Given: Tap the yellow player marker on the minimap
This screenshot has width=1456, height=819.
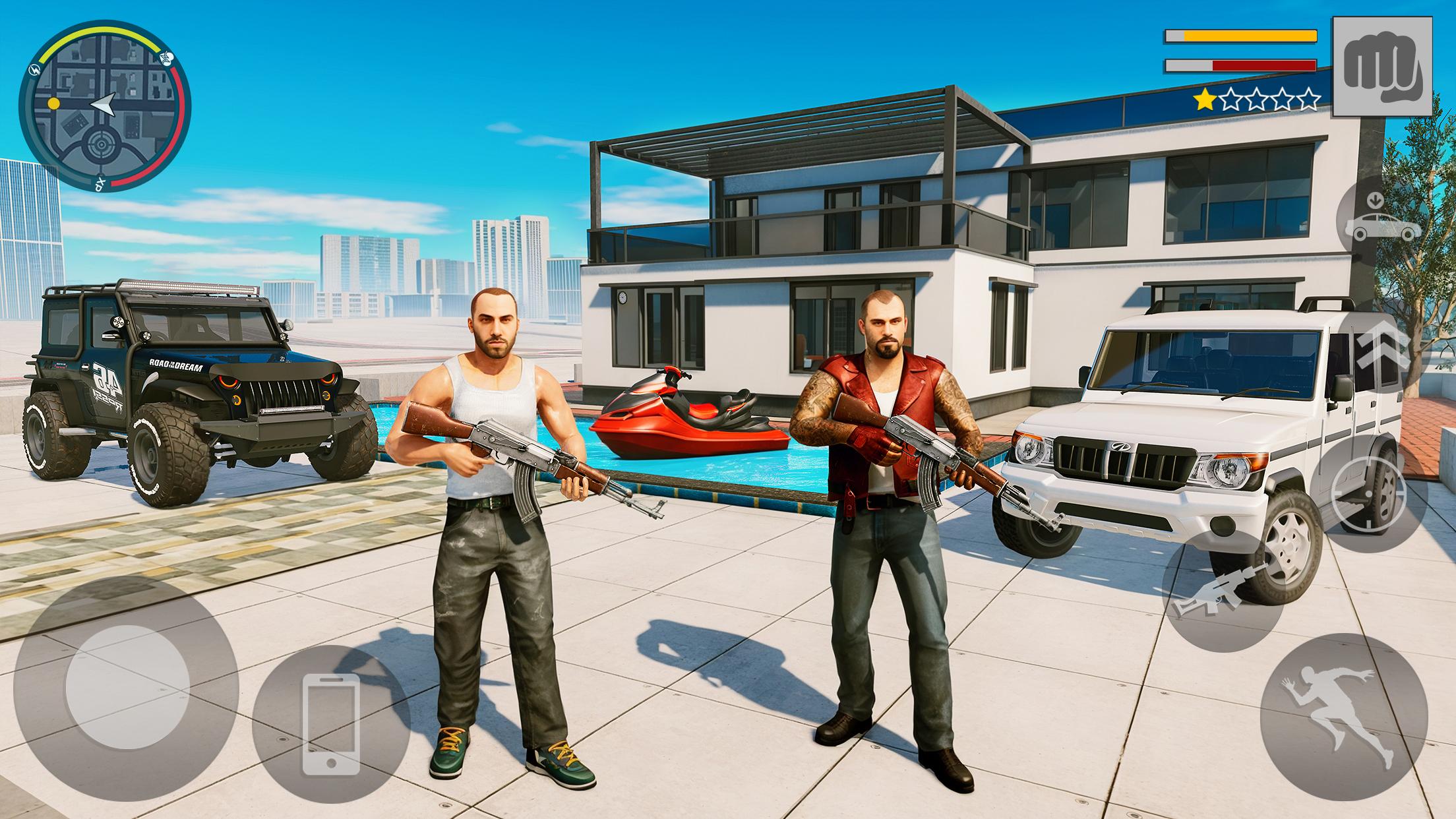Looking at the screenshot, I should point(55,104).
